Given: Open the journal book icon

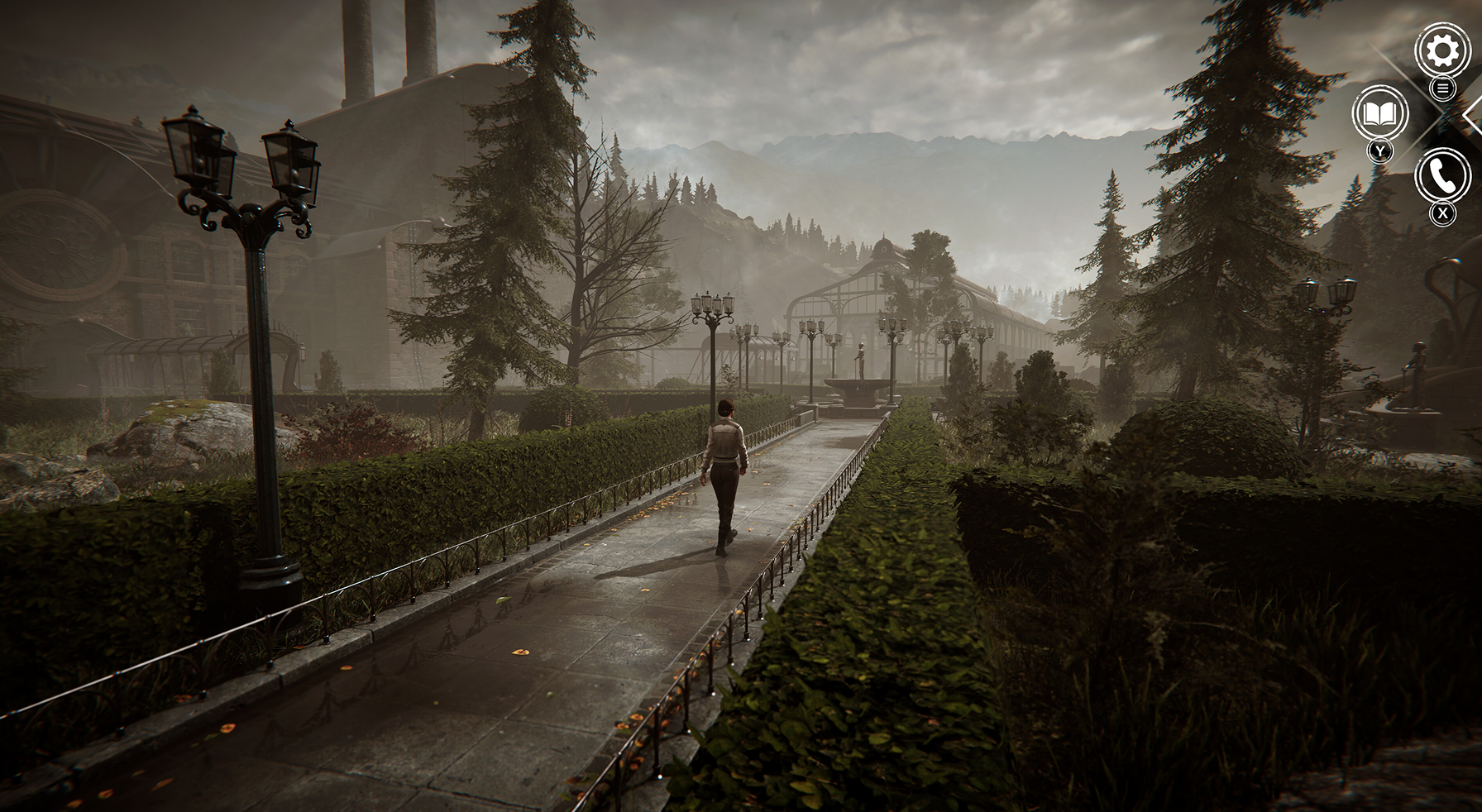Looking at the screenshot, I should [1379, 113].
